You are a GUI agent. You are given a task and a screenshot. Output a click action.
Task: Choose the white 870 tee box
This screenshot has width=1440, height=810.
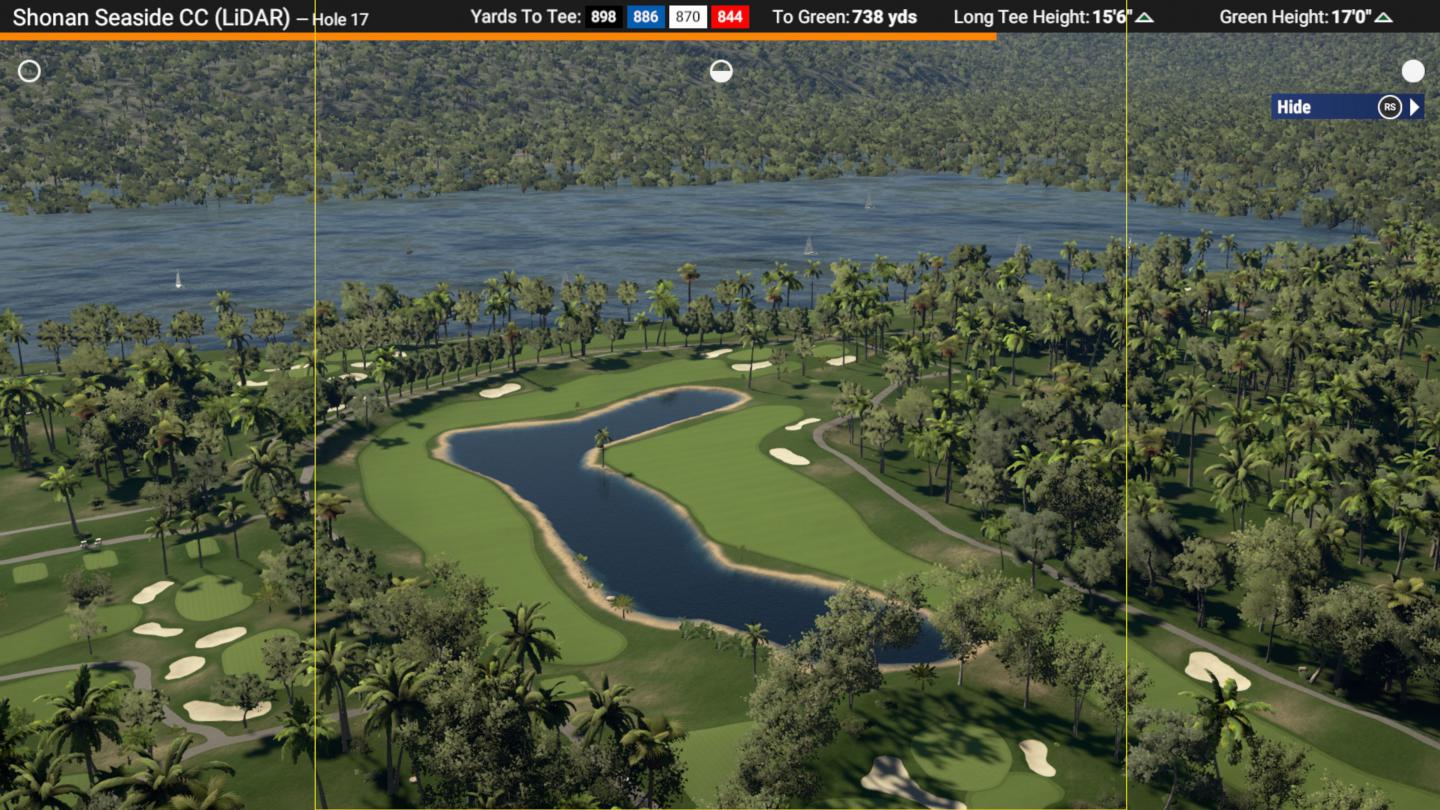pyautogui.click(x=688, y=17)
